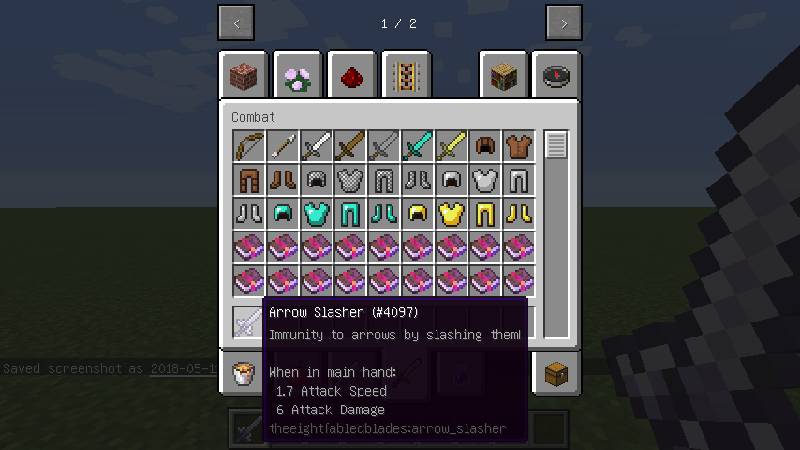Go to the previous creative tab page

point(236,22)
